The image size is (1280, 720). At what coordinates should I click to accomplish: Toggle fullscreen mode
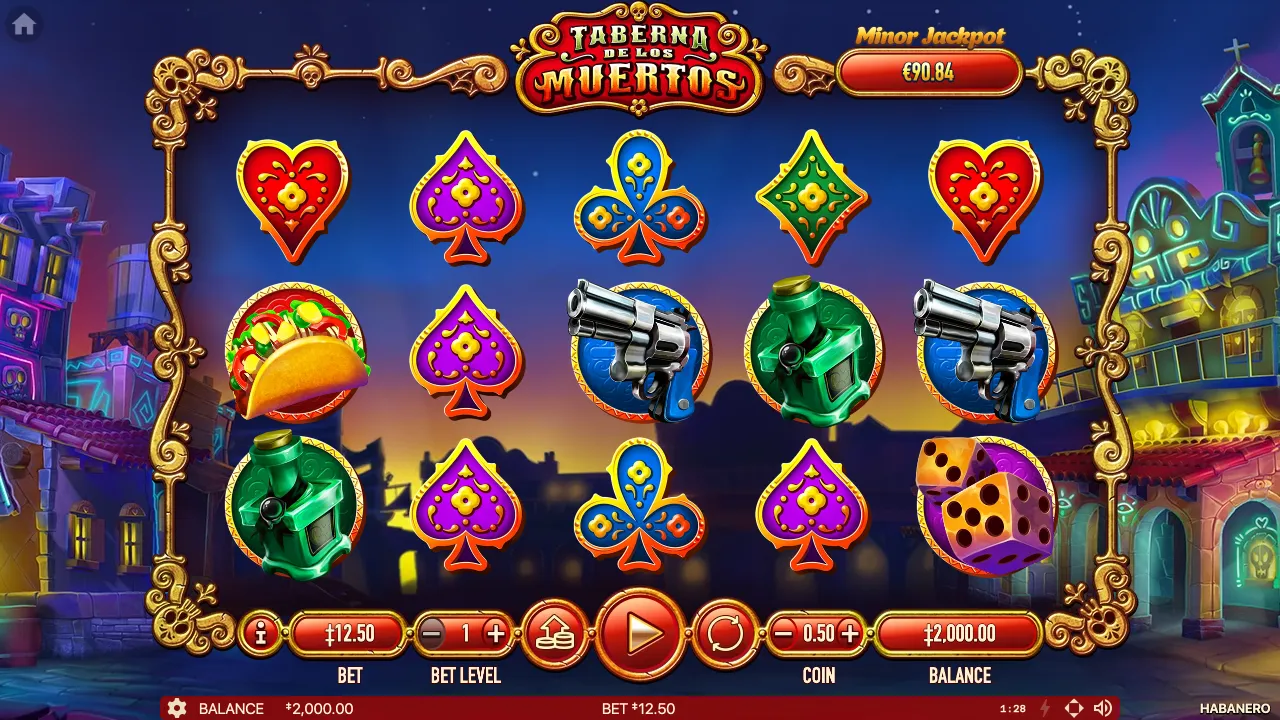pos(1074,708)
